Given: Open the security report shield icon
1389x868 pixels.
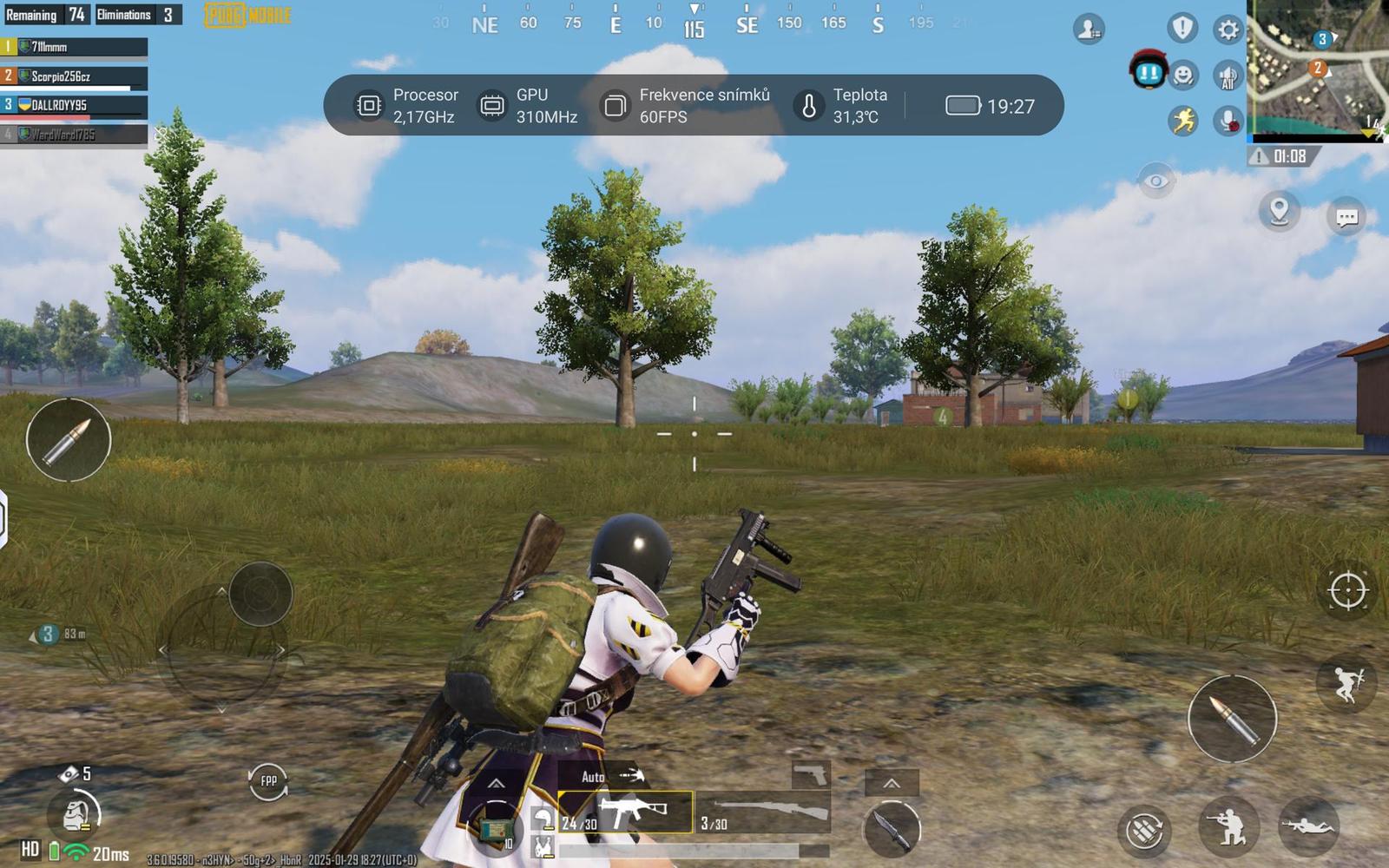Looking at the screenshot, I should click(x=1182, y=29).
